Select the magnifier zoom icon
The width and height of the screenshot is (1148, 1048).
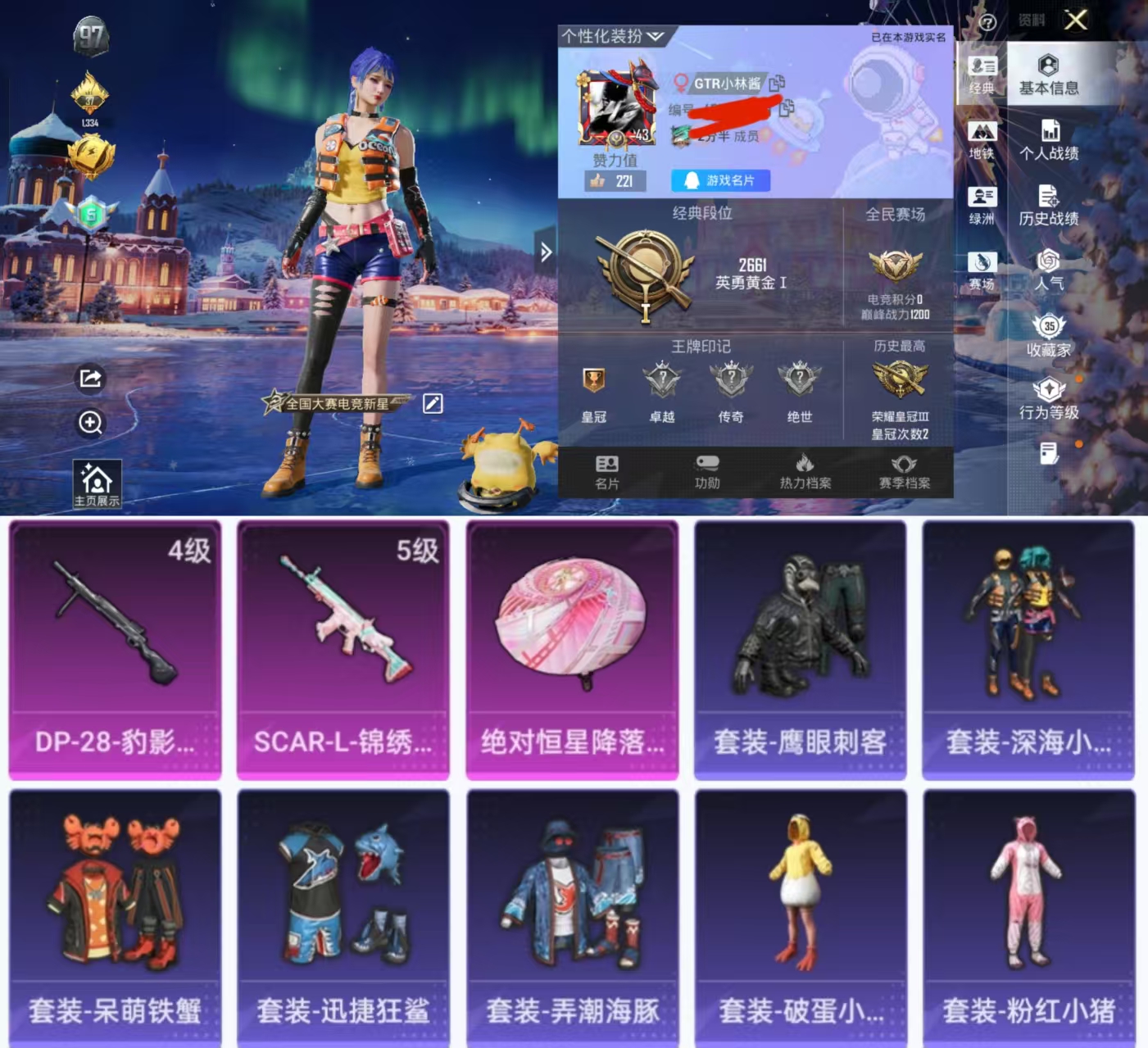tap(90, 424)
